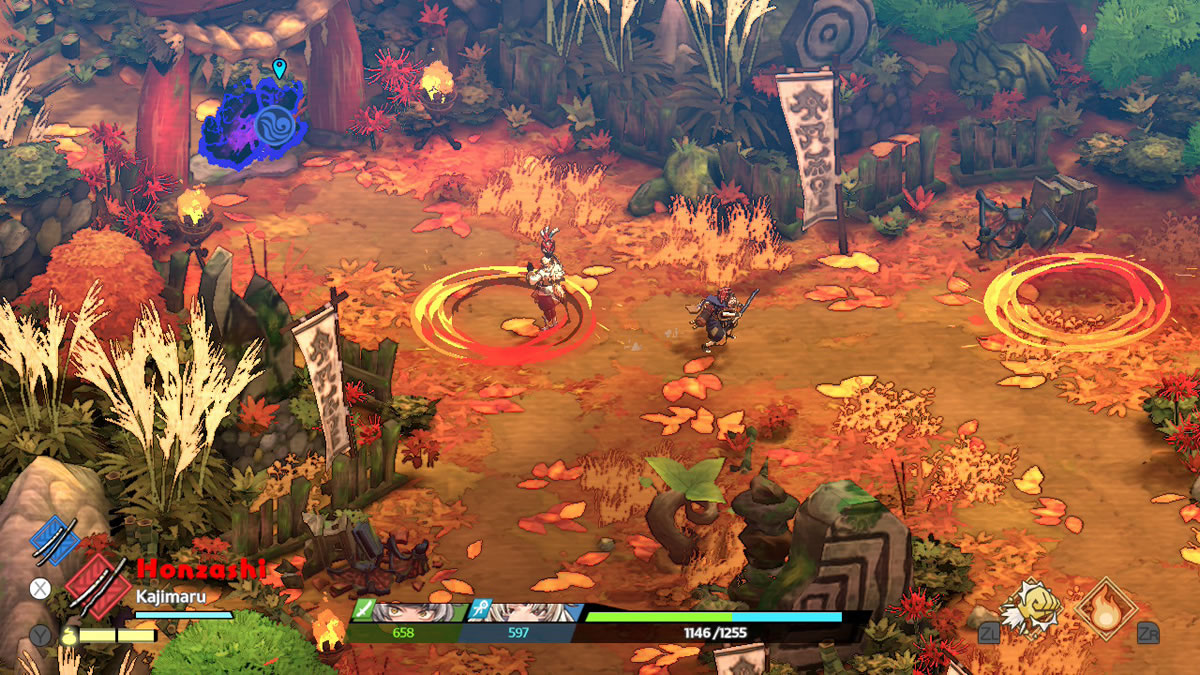Select the blue diamond sword weapon icon
The height and width of the screenshot is (675, 1200).
54,541
